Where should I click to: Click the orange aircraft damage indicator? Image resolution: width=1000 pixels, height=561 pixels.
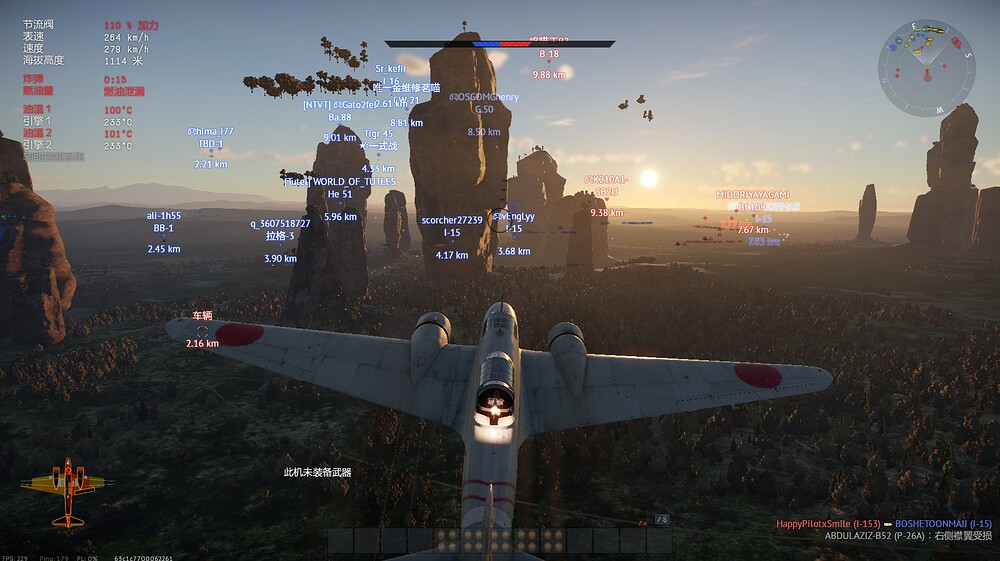(x=66, y=487)
